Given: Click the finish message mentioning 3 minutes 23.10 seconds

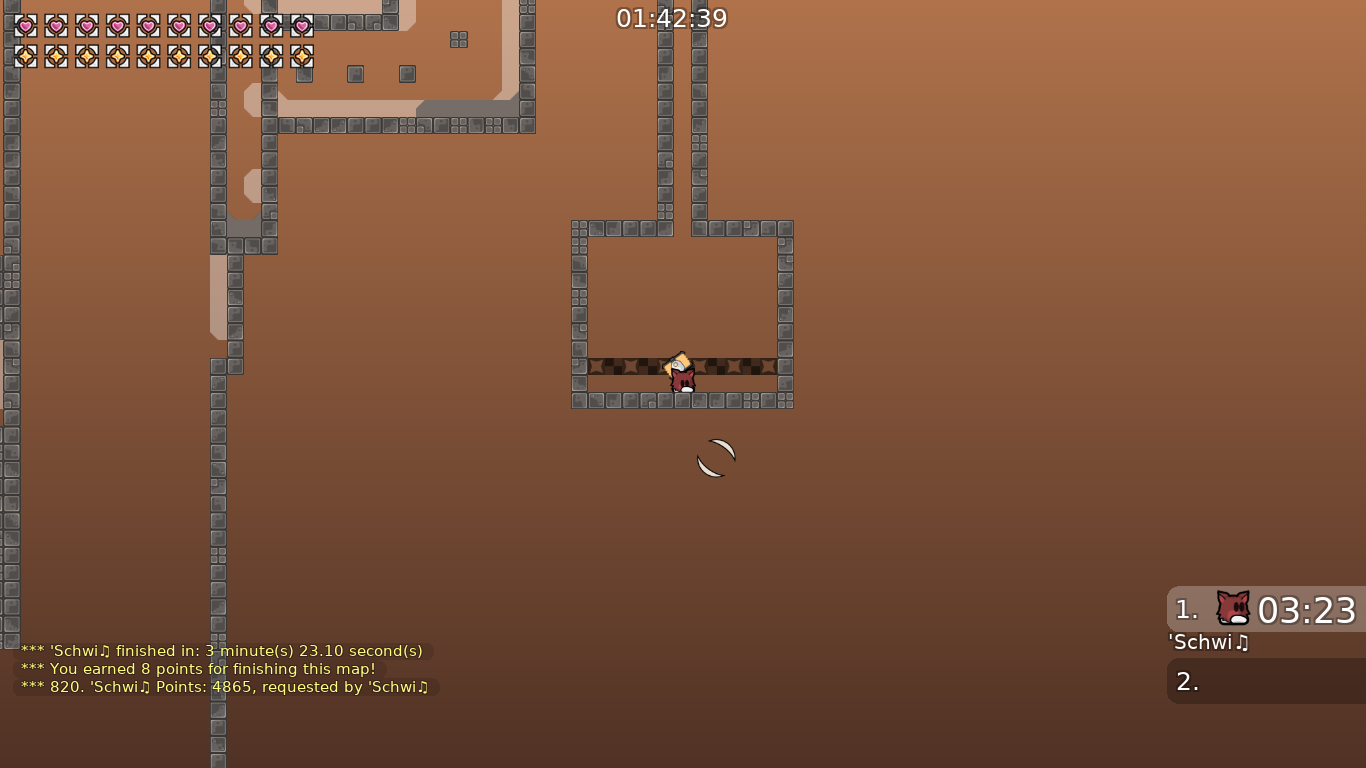Looking at the screenshot, I should point(222,650).
